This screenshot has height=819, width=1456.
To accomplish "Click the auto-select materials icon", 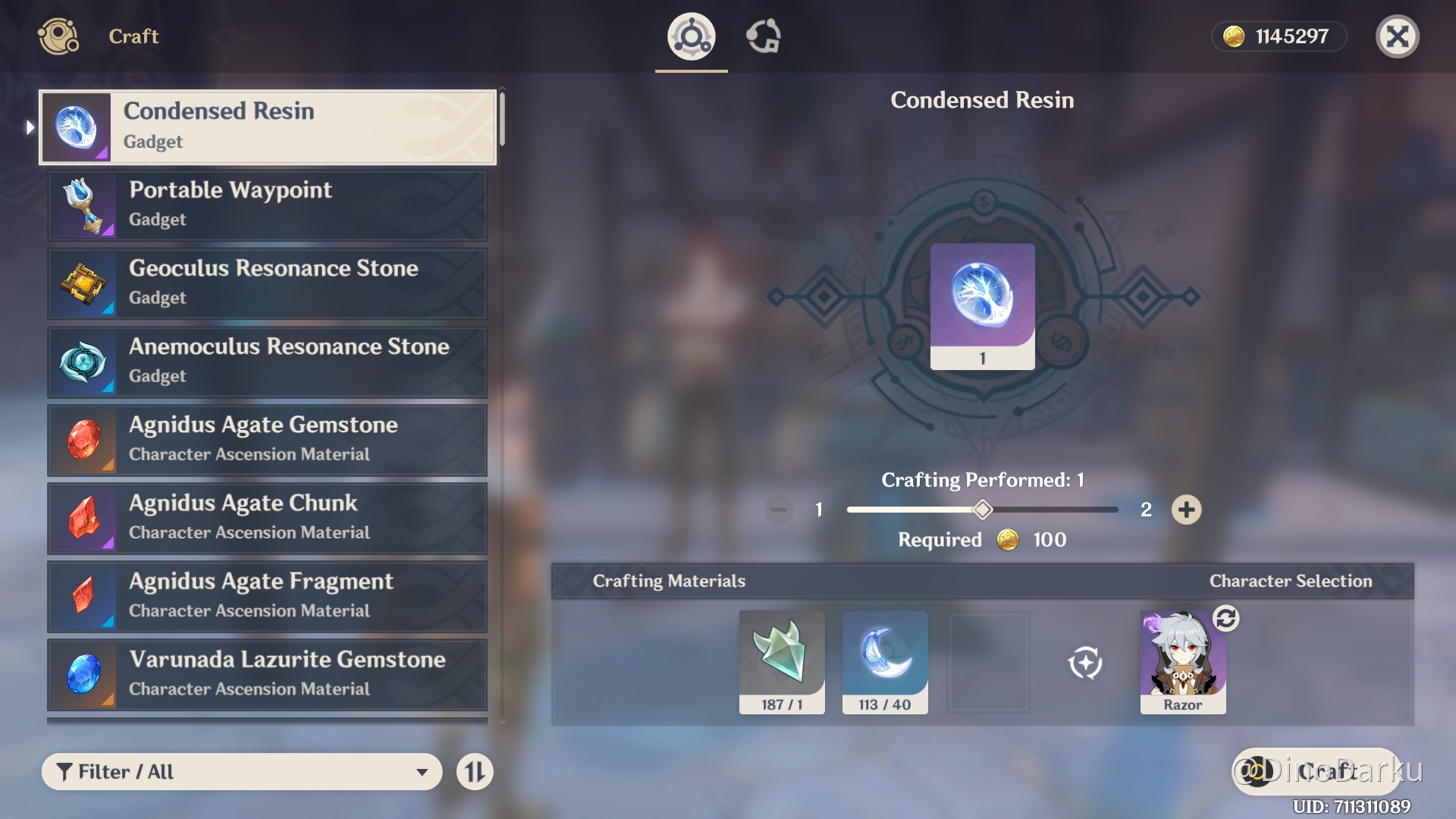I will coord(1087,661).
